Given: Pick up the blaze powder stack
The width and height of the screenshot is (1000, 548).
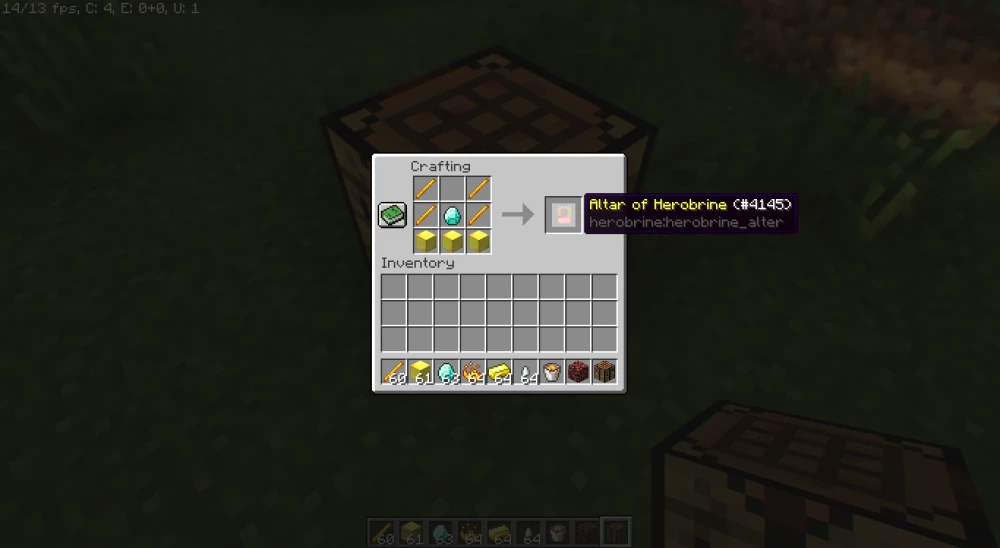Looking at the screenshot, I should 472,373.
